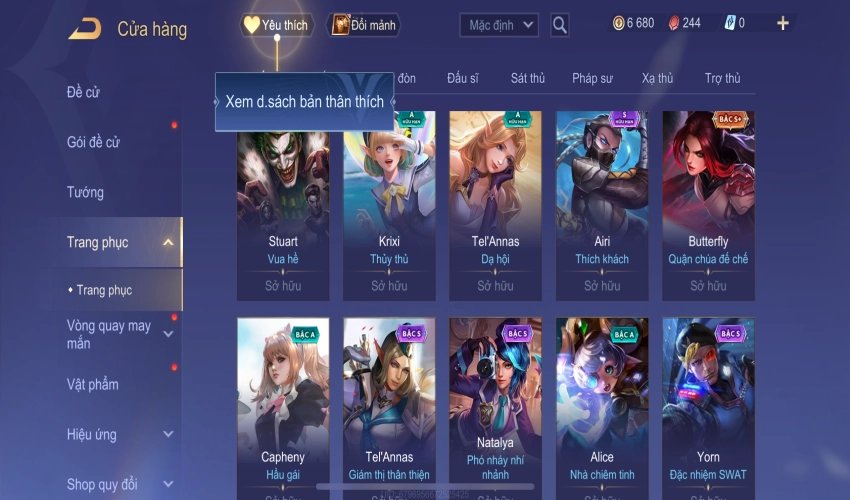Open the Yêu thích favorites list
The image size is (850, 500).
click(276, 25)
